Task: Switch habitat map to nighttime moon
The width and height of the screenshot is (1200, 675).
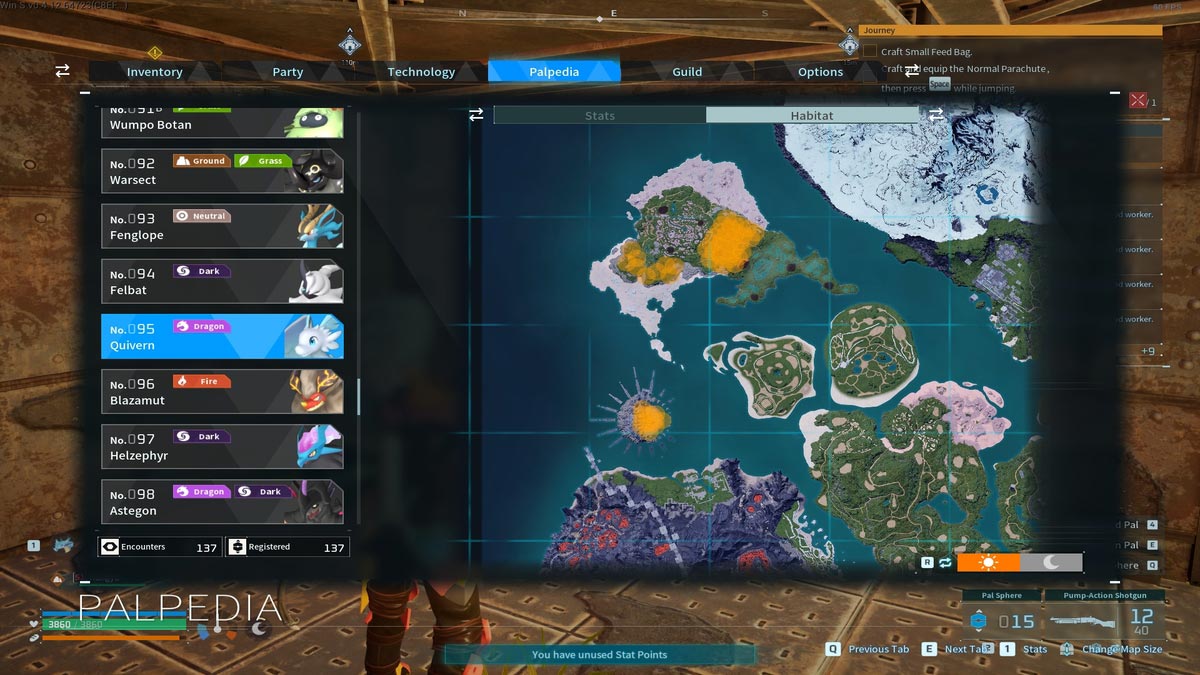Action: (x=1051, y=563)
